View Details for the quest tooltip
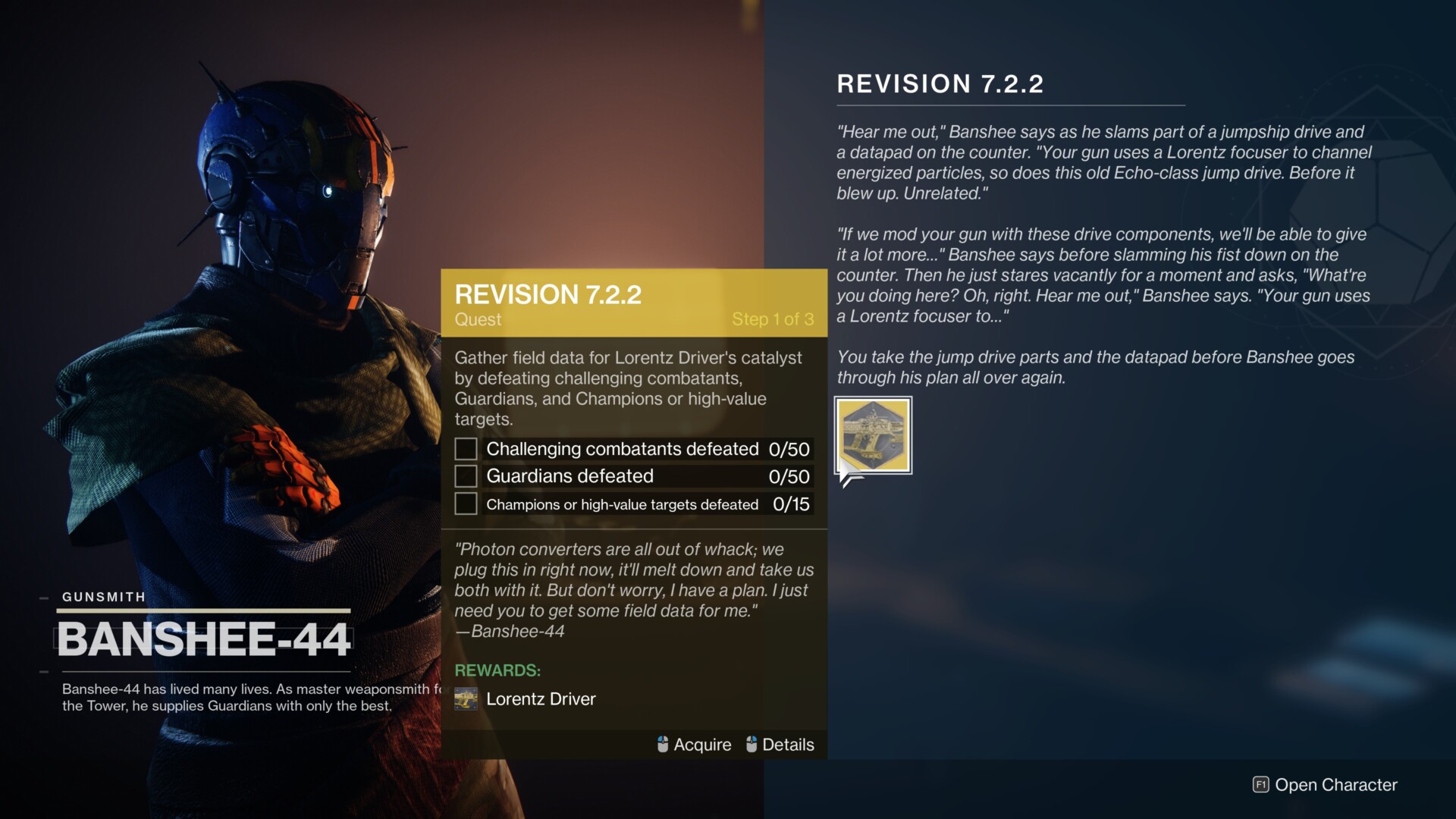Image resolution: width=1456 pixels, height=819 pixels. point(780,745)
